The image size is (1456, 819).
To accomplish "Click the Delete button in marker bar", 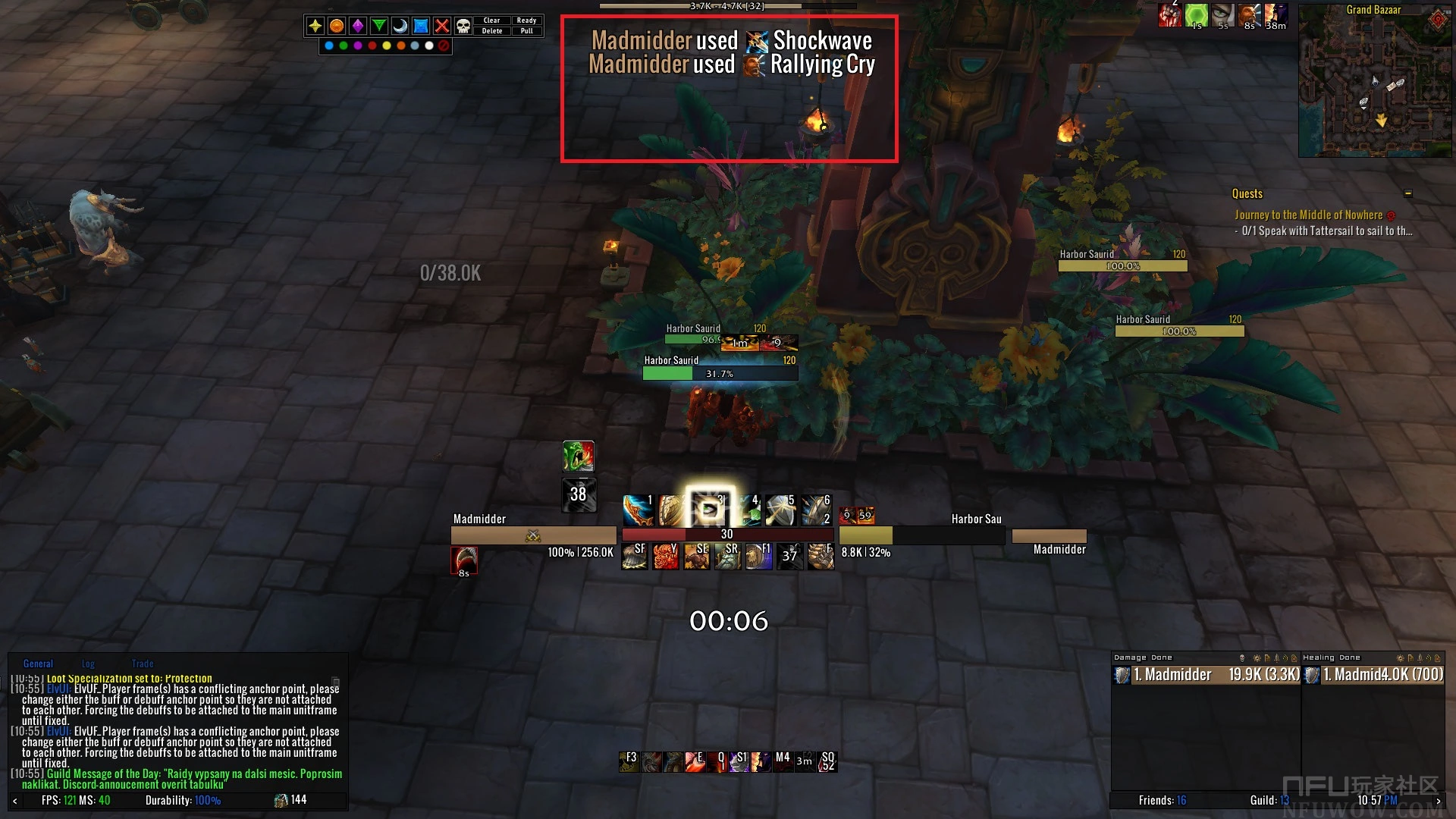I will pyautogui.click(x=491, y=31).
